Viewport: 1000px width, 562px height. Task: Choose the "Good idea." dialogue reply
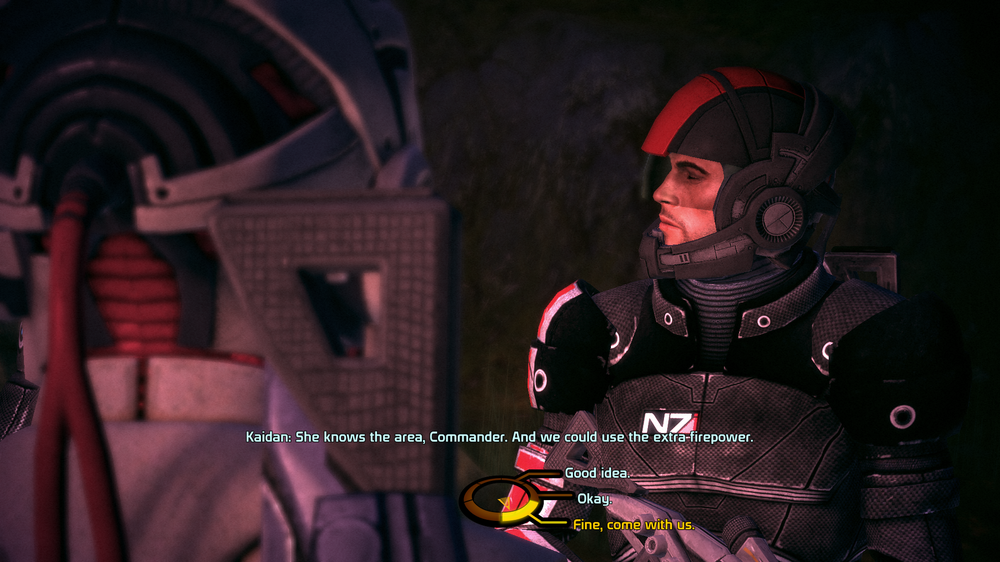click(597, 473)
